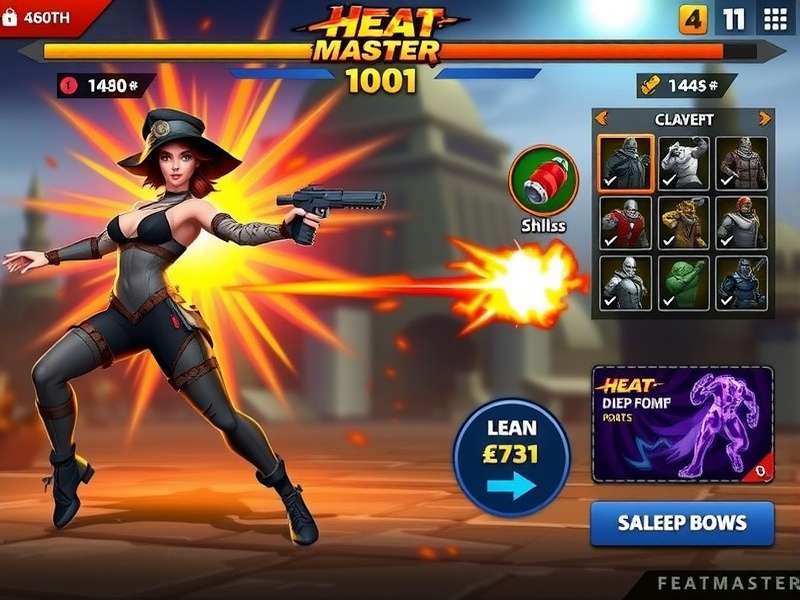This screenshot has height=600, width=800.
Task: Pick the red bandana soldier character tile
Action: pyautogui.click(x=742, y=222)
